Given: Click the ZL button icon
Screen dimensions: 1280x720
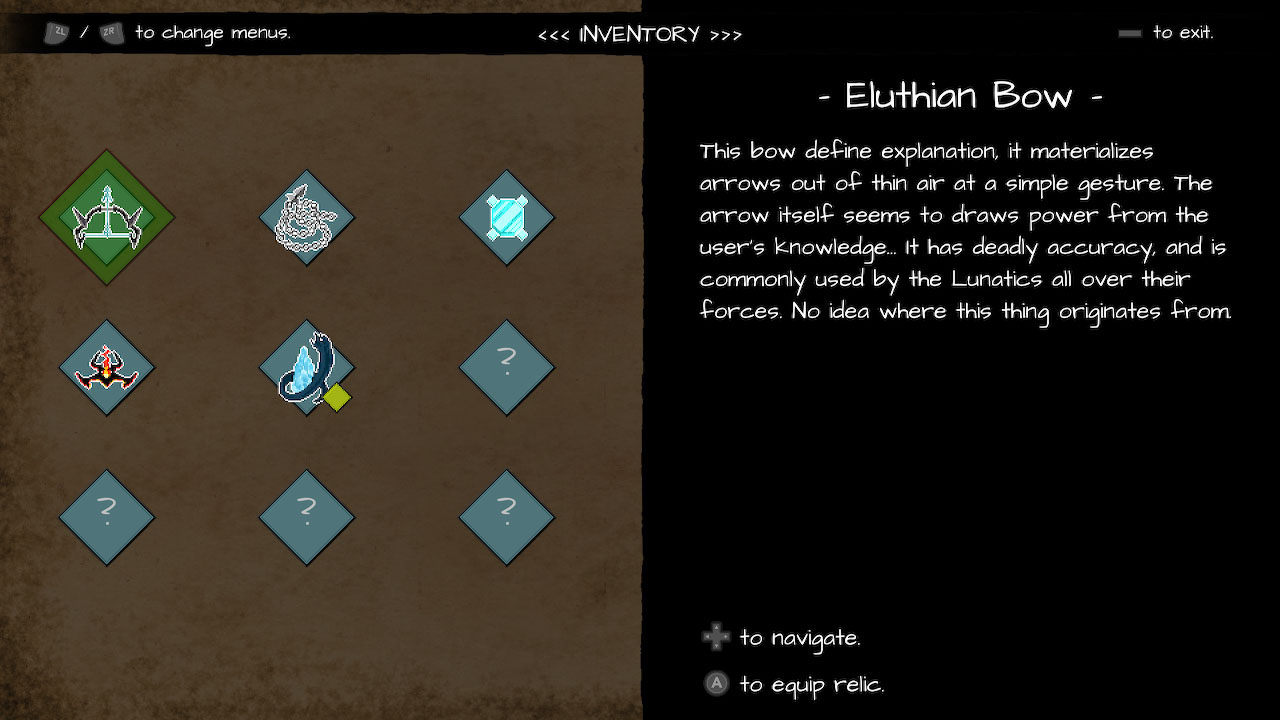Looking at the screenshot, I should (57, 32).
